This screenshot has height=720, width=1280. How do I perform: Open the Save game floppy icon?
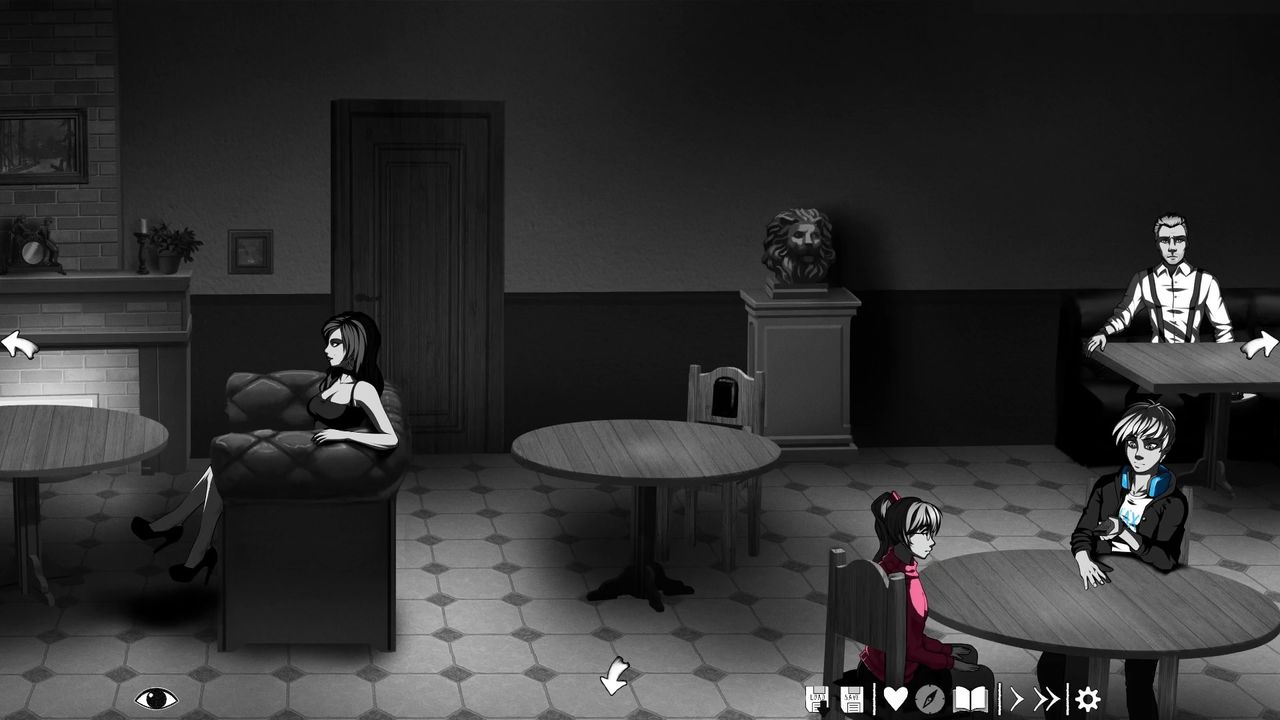pyautogui.click(x=853, y=698)
